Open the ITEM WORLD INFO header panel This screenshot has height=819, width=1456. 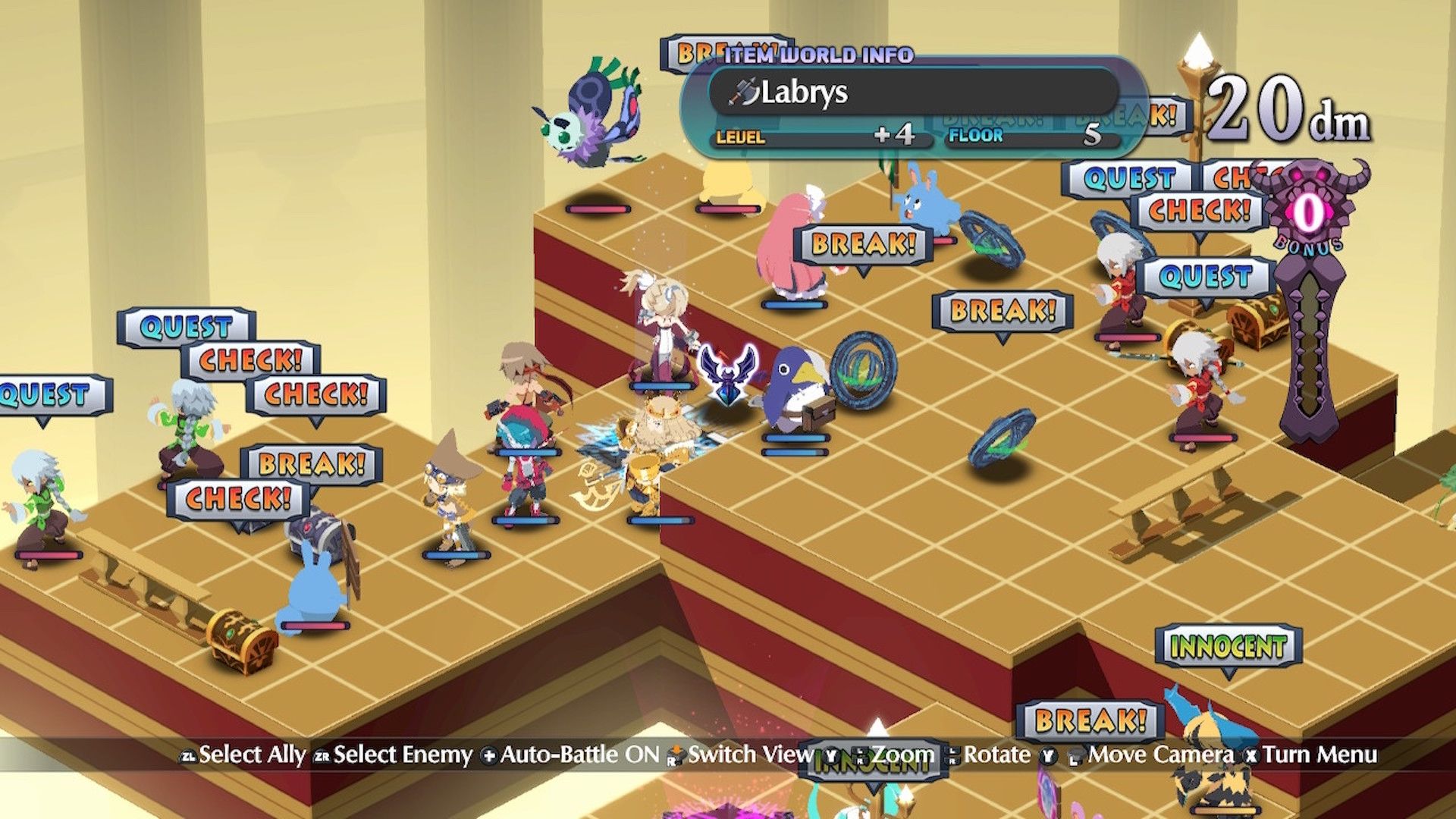(x=819, y=55)
